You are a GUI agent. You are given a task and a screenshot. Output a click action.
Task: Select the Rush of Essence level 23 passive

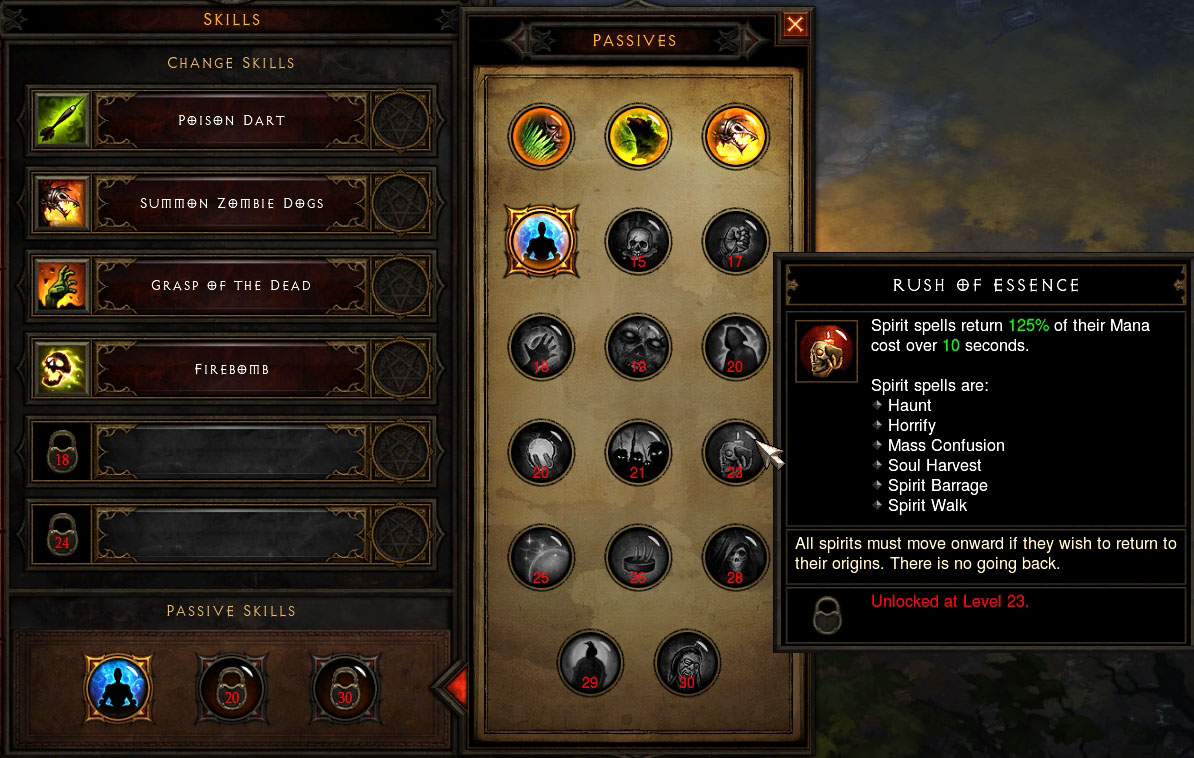(x=735, y=452)
